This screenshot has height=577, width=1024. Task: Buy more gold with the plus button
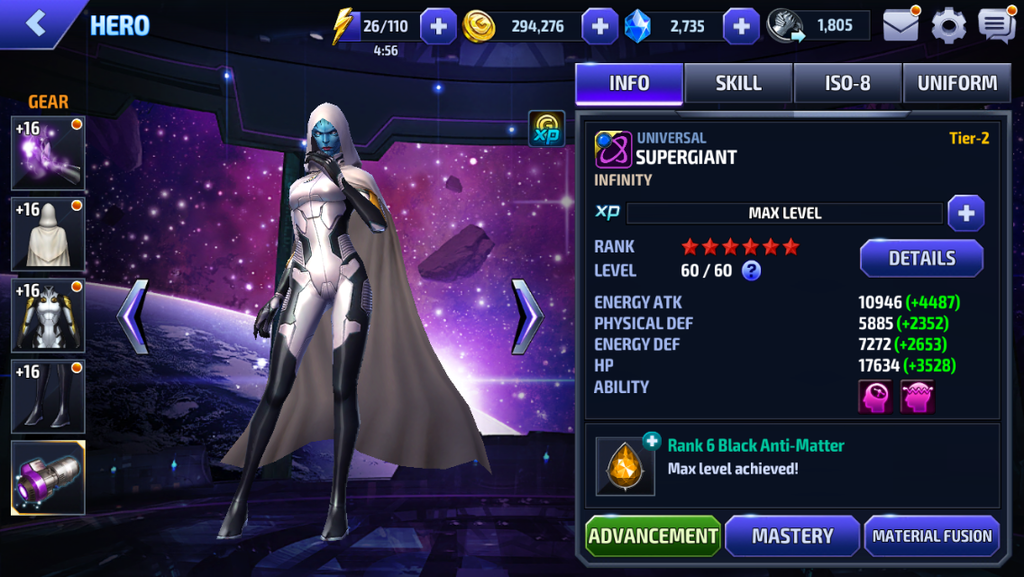(599, 26)
